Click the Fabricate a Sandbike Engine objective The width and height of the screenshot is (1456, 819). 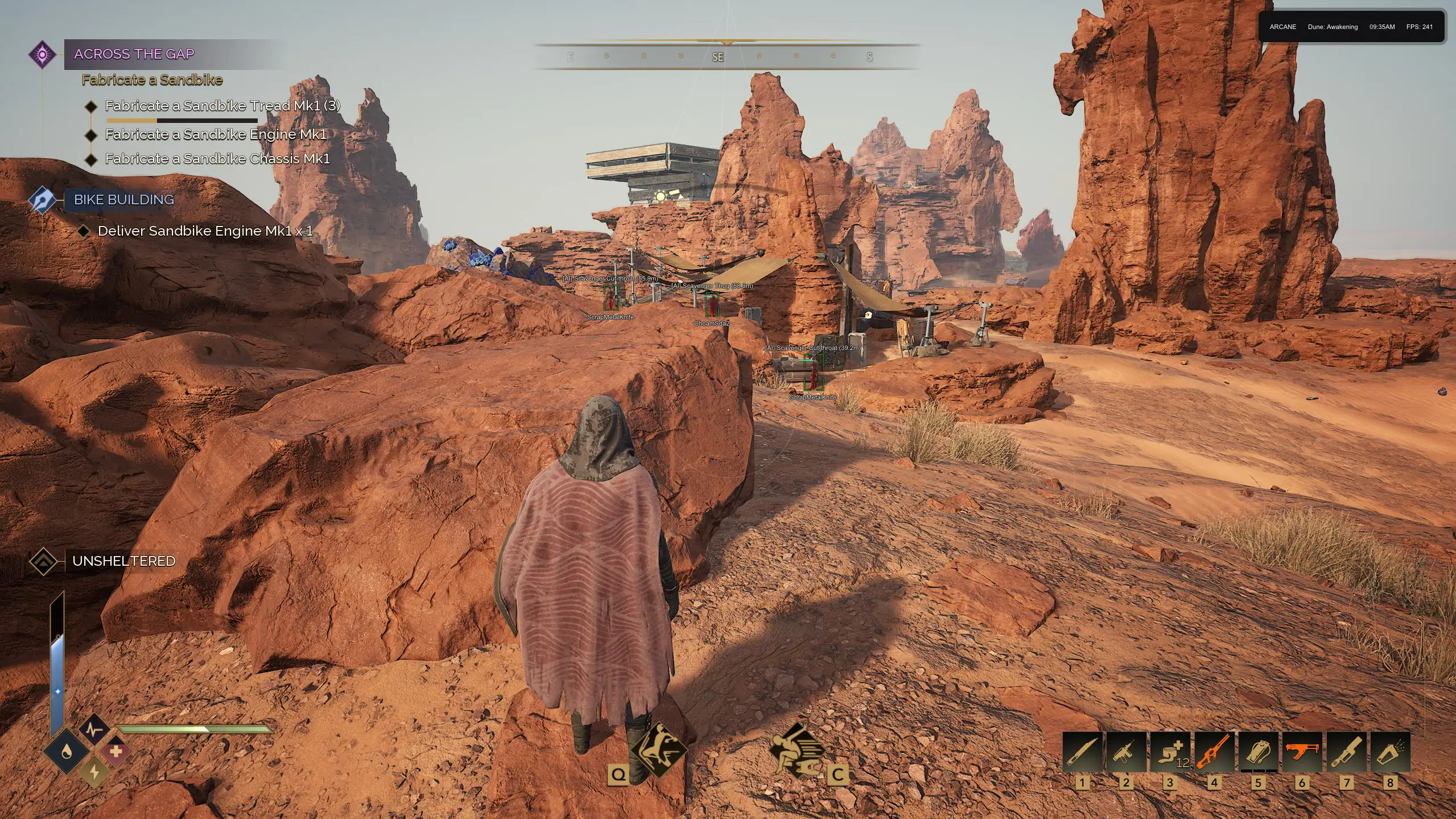(216, 134)
